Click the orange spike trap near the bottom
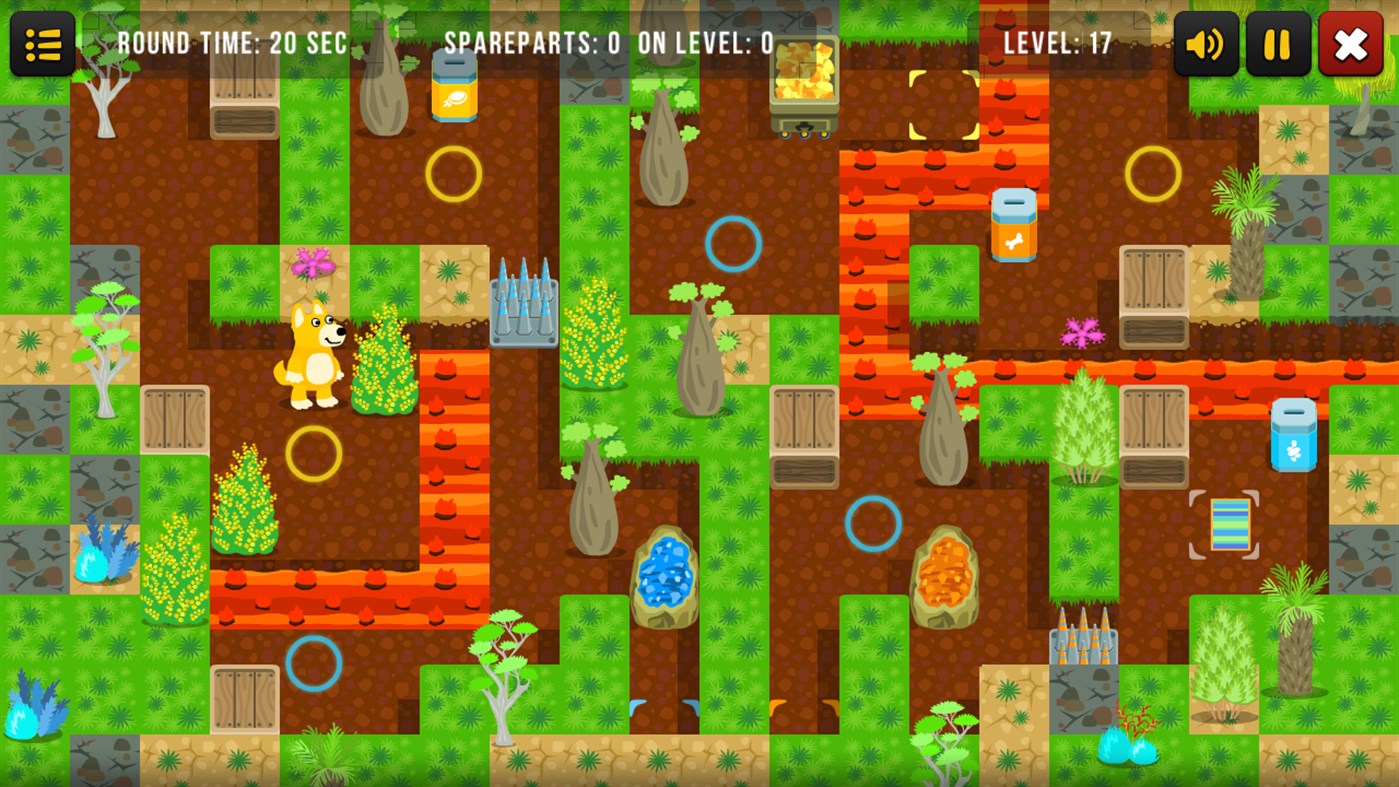 [x=1085, y=645]
